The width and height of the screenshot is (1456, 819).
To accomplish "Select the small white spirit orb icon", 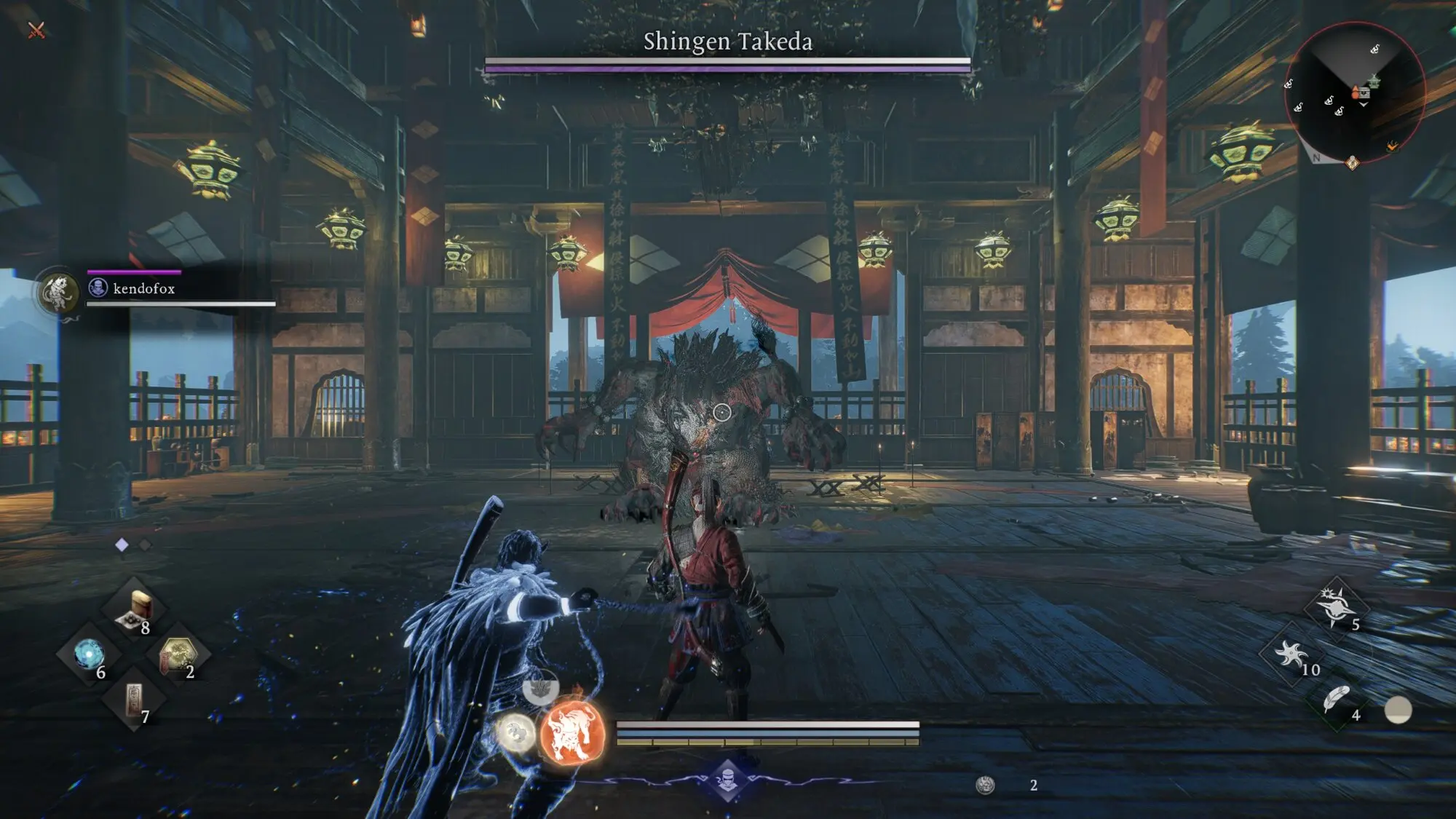I will pyautogui.click(x=515, y=731).
